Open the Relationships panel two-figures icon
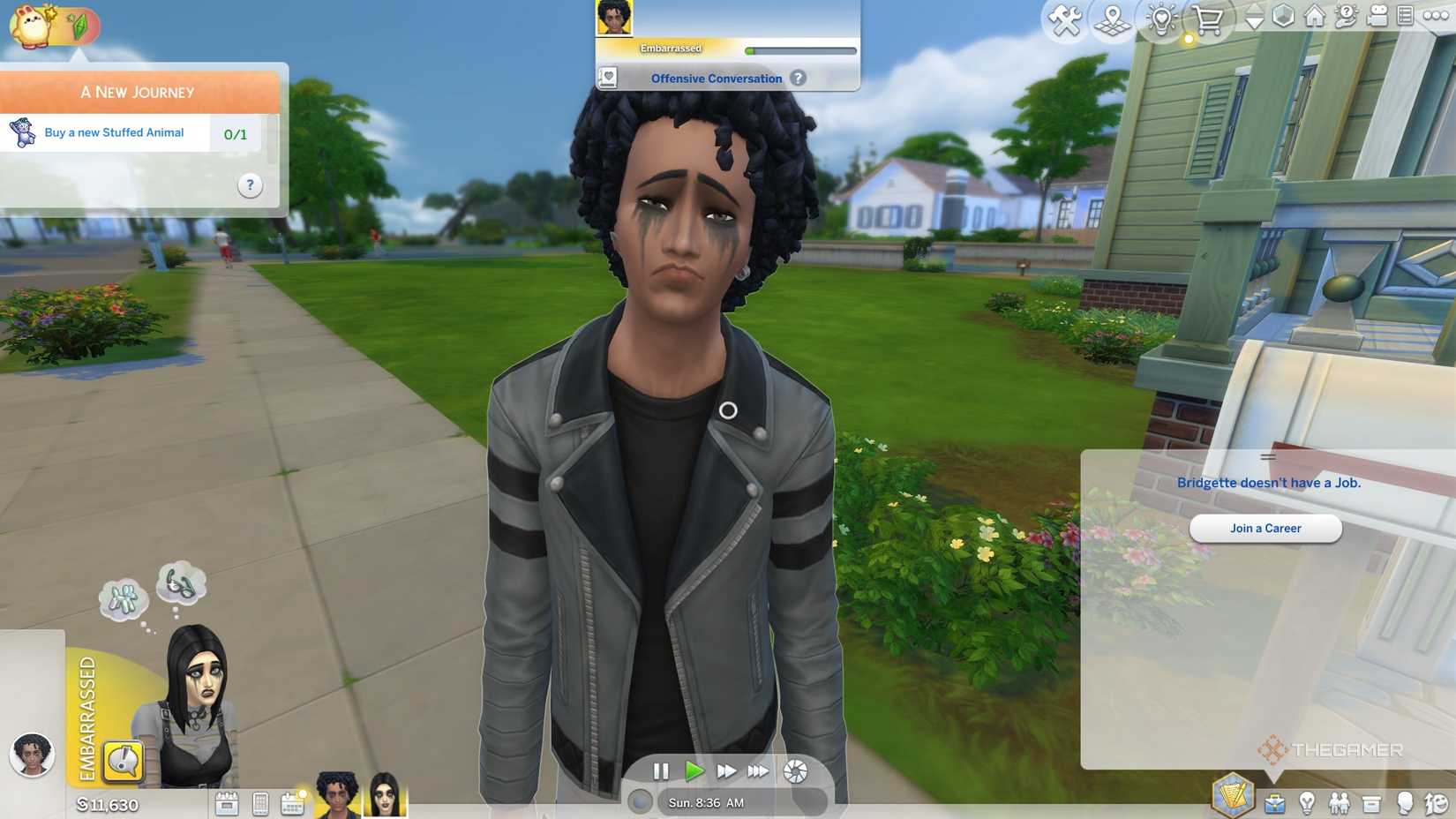Image resolution: width=1456 pixels, height=819 pixels. (x=1340, y=803)
